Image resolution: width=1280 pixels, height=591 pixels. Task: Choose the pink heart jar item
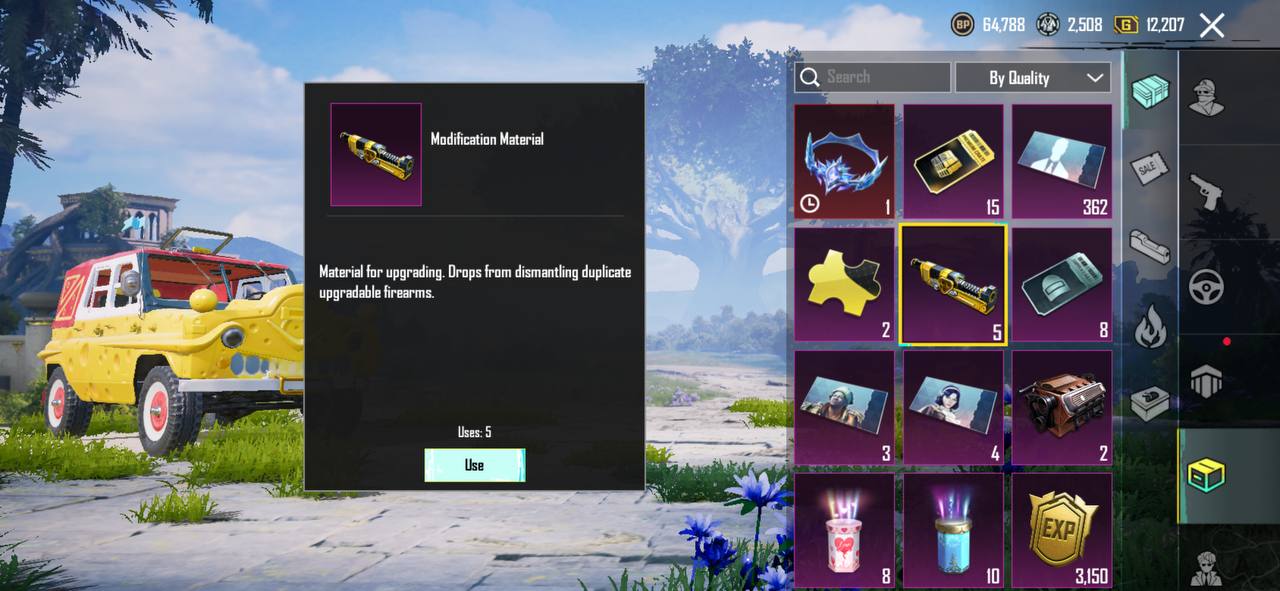[x=845, y=530]
